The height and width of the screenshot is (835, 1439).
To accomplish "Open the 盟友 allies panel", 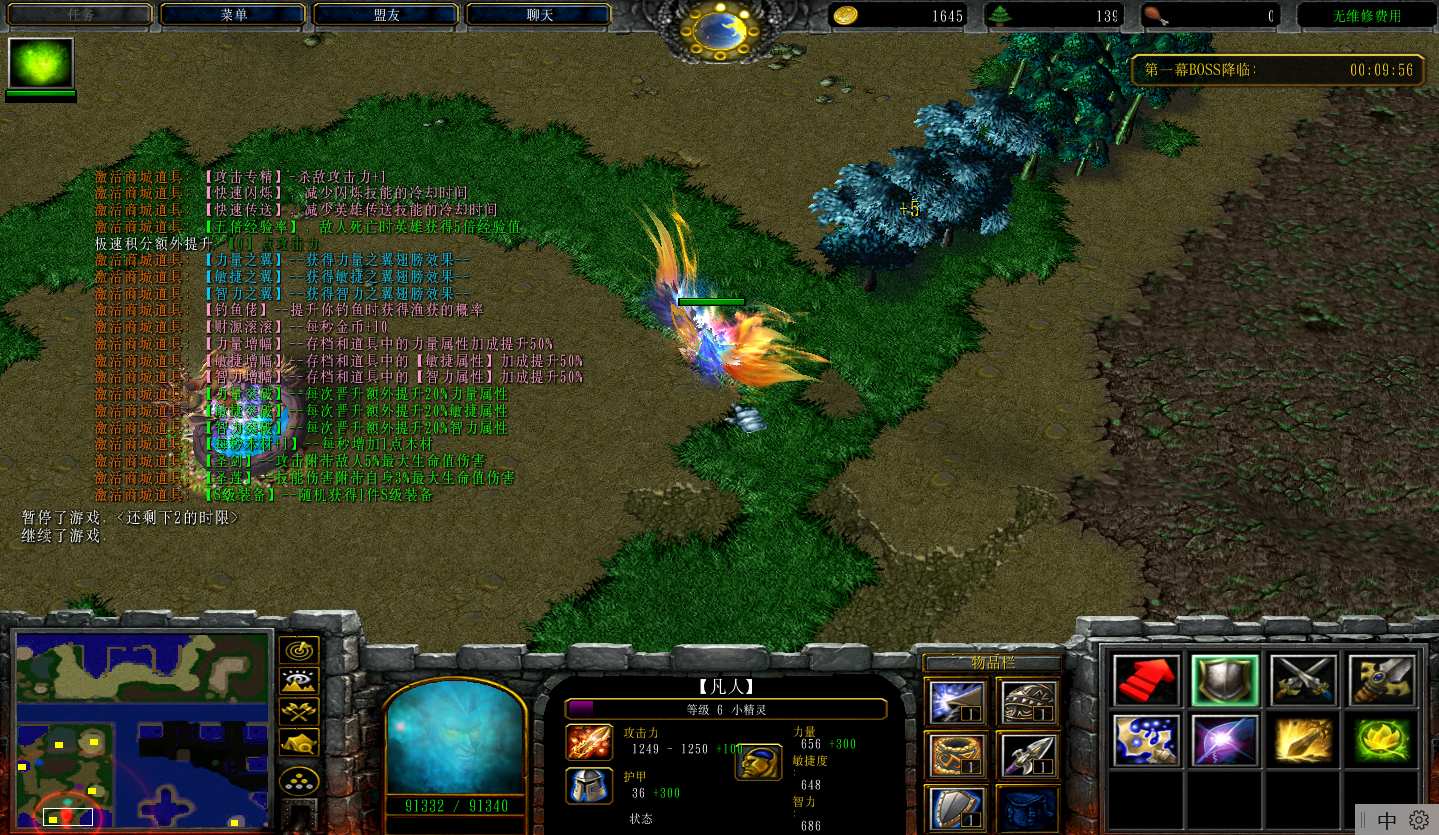I will (386, 15).
